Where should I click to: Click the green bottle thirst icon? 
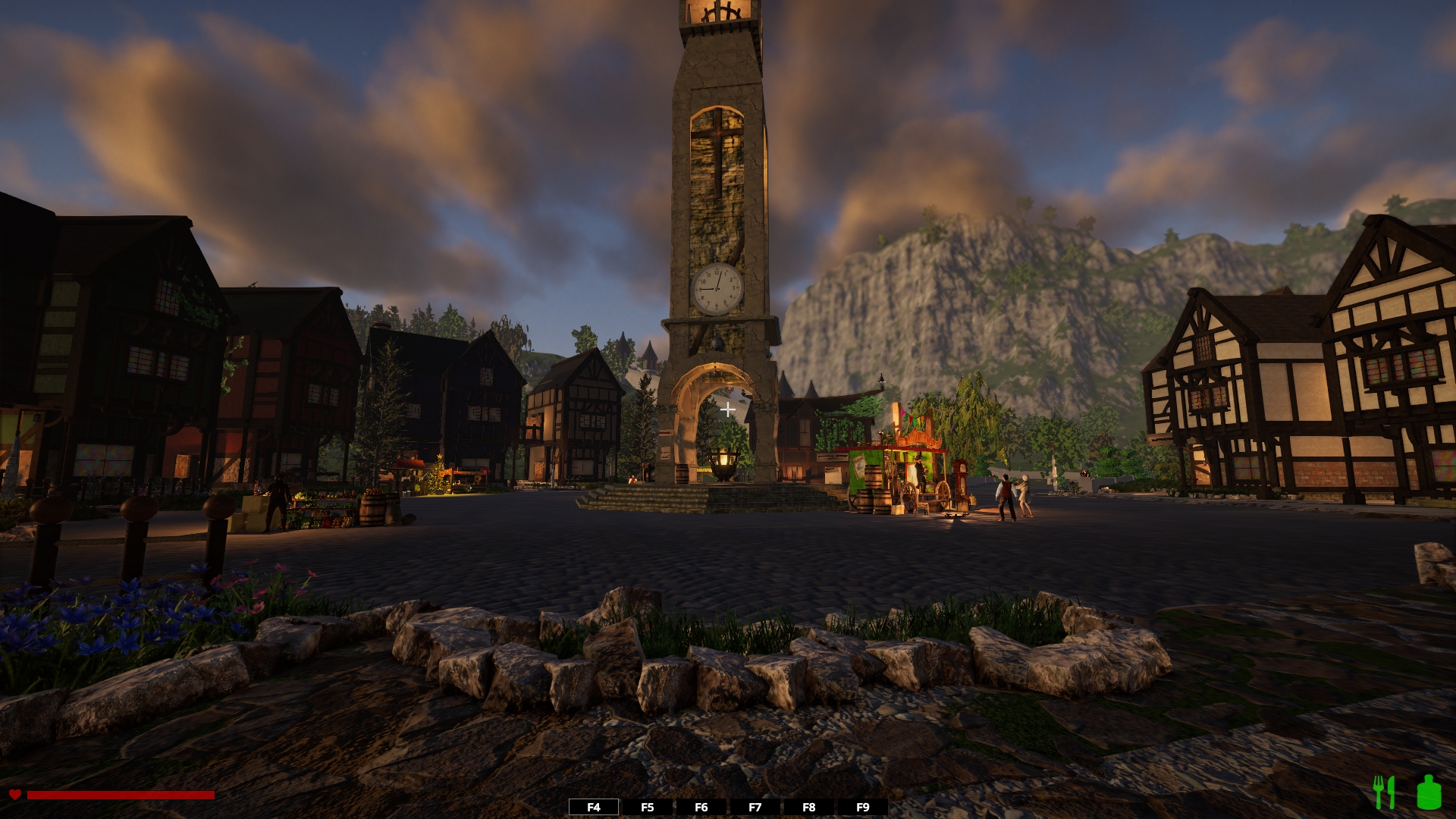[1429, 792]
